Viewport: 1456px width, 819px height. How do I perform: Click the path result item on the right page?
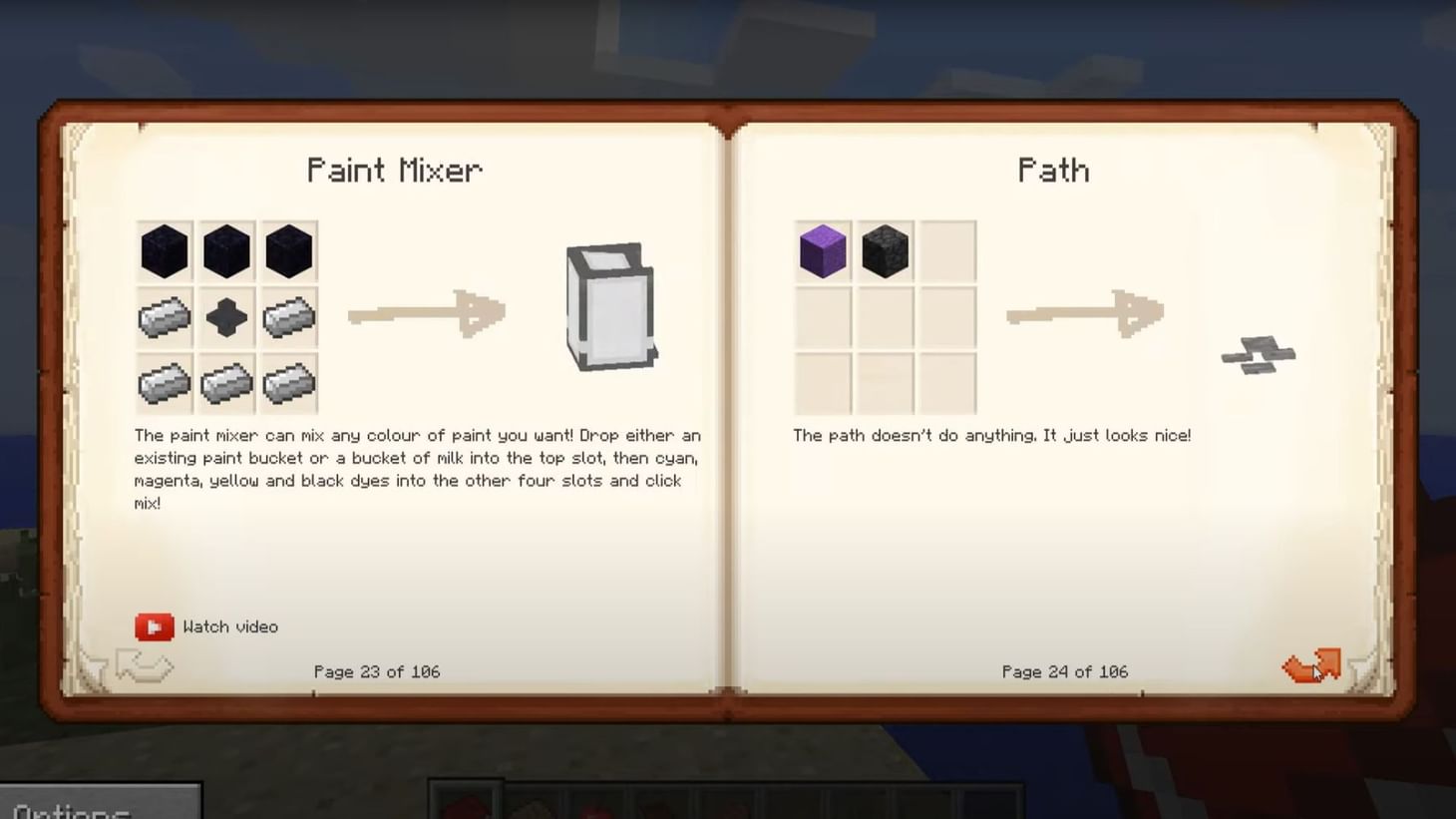pos(1258,357)
